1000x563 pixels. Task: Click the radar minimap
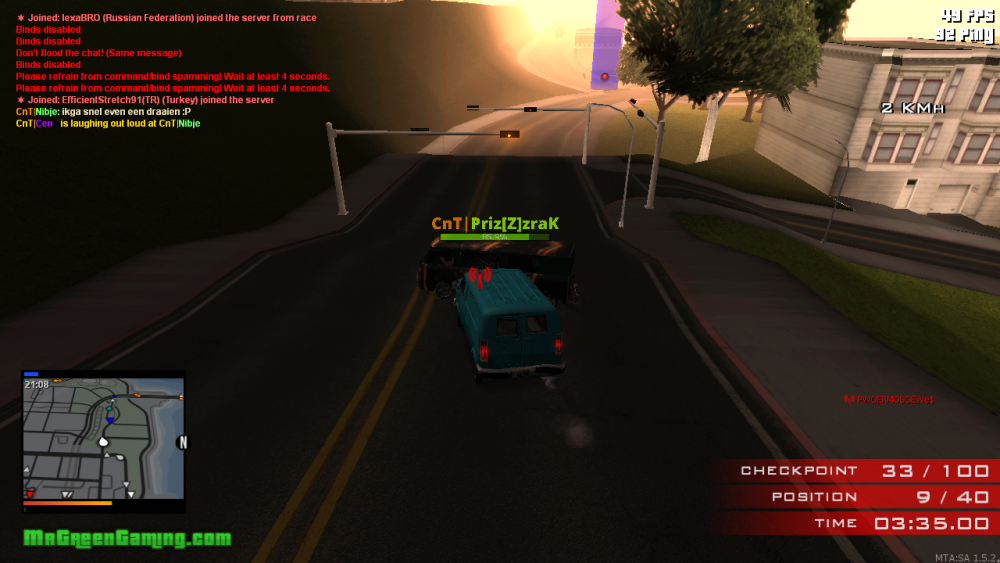(103, 441)
